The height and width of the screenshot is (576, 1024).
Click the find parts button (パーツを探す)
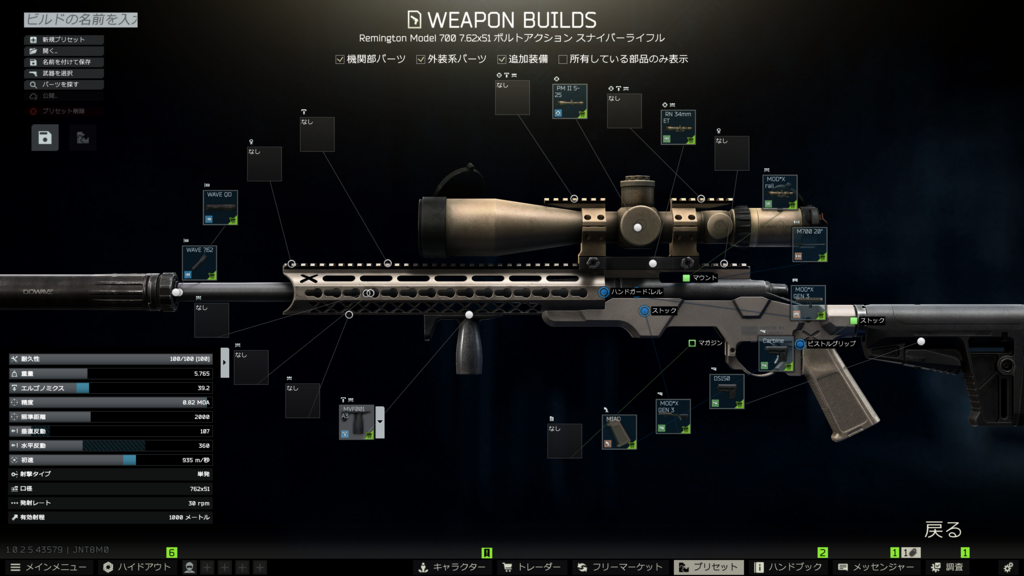(64, 85)
